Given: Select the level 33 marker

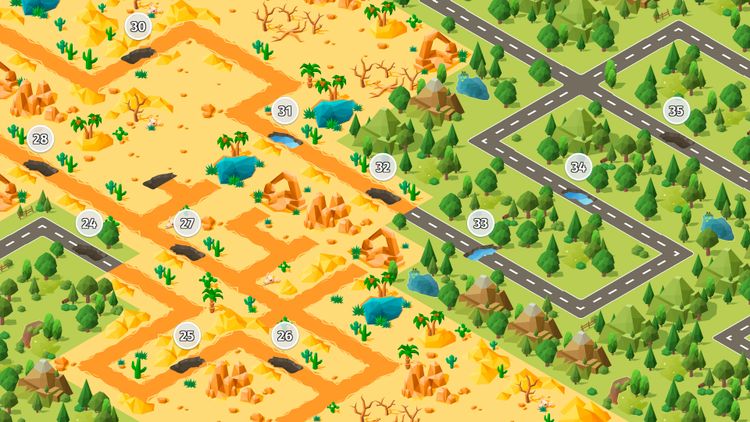Looking at the screenshot, I should tap(481, 223).
